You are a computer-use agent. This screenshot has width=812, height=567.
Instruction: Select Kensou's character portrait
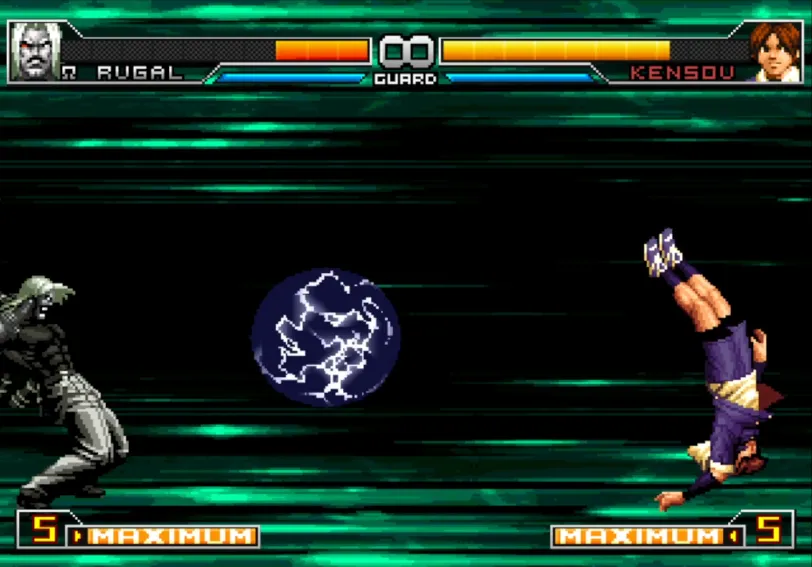pyautogui.click(x=774, y=51)
